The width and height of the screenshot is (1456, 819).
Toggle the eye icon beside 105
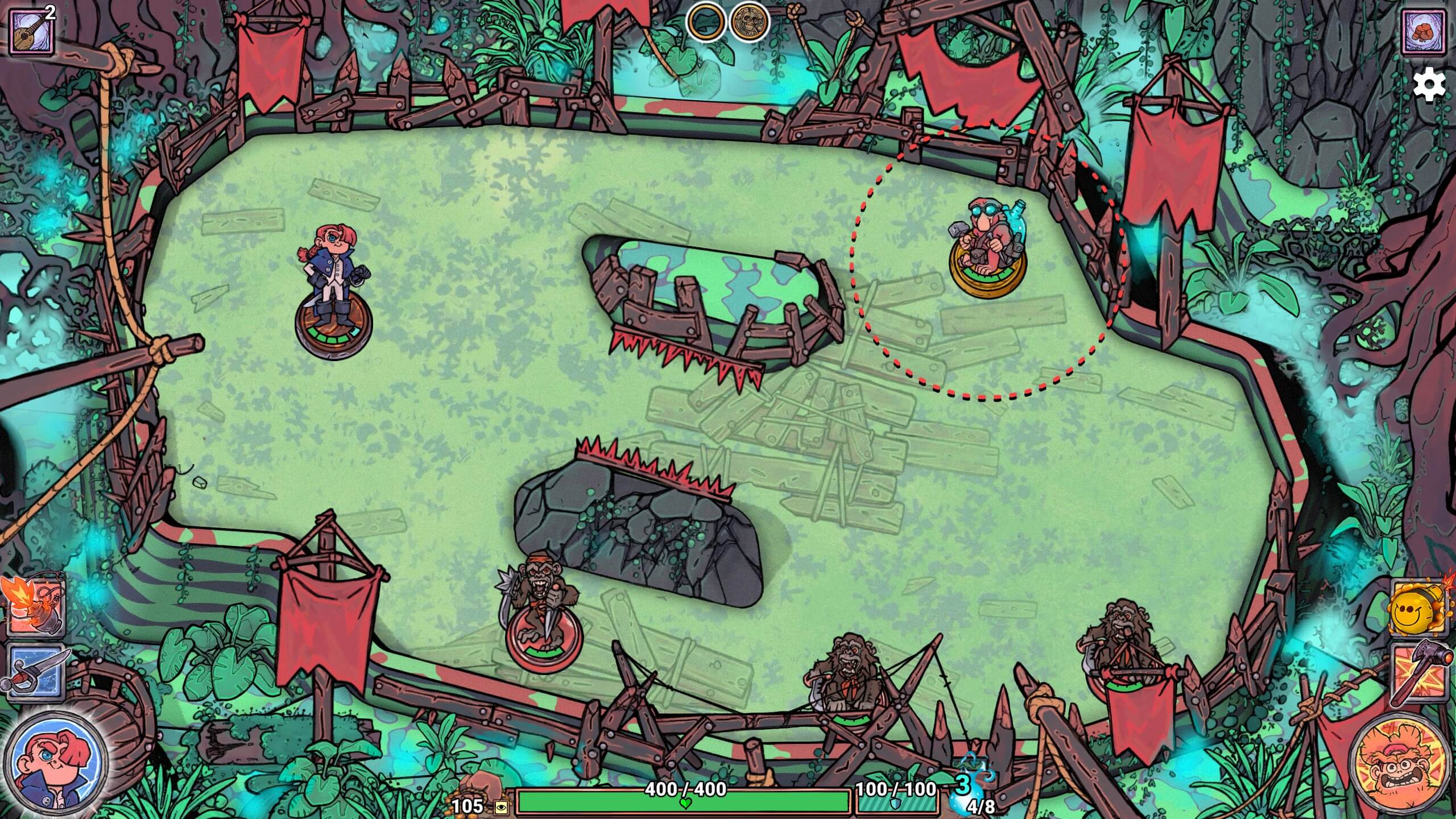[500, 807]
